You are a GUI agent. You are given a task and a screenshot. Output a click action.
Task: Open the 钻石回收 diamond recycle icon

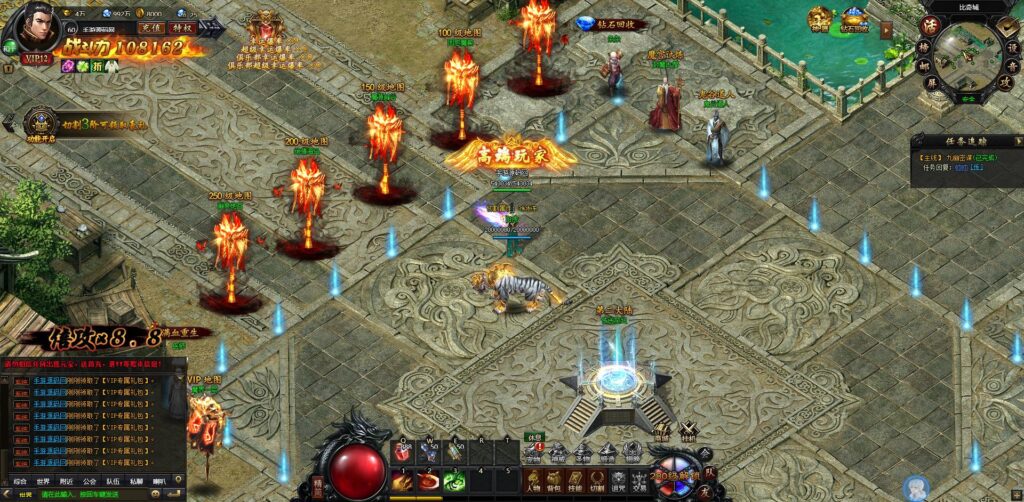coord(586,23)
